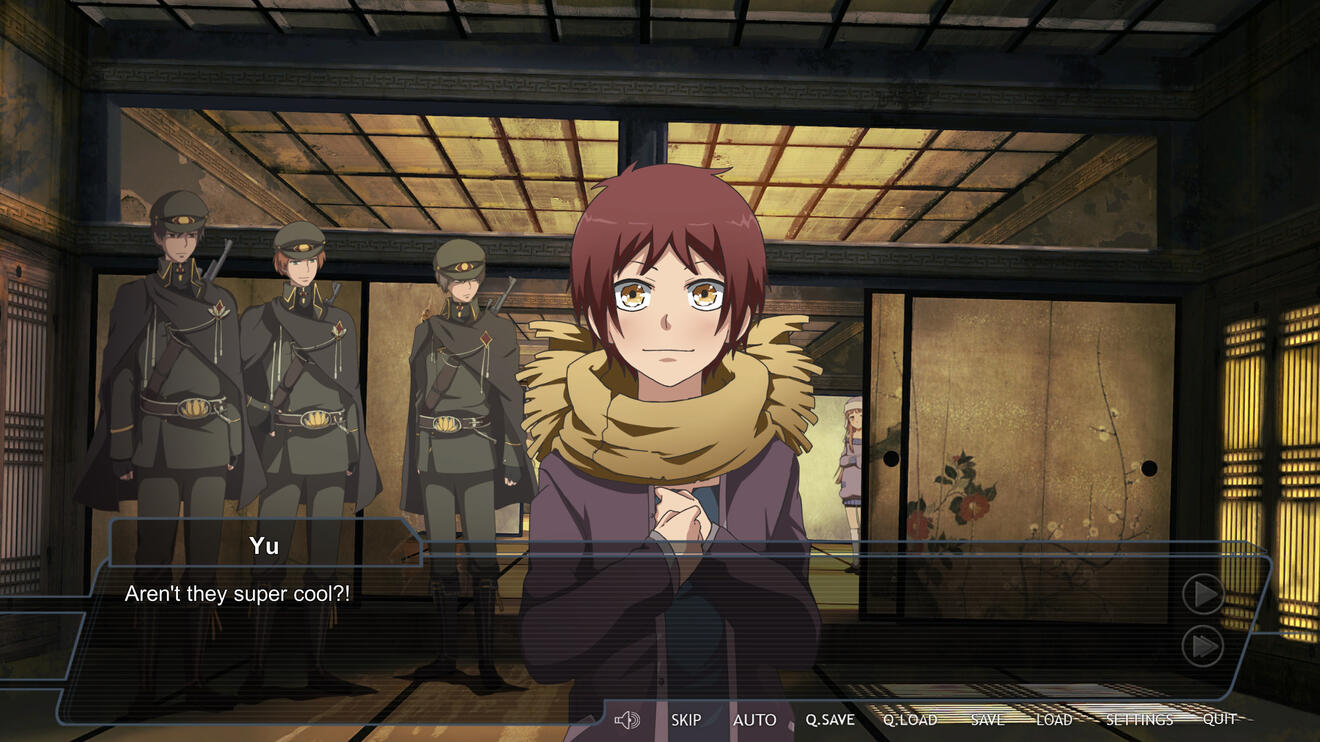
Task: Open the LOAD menu
Action: click(1054, 720)
